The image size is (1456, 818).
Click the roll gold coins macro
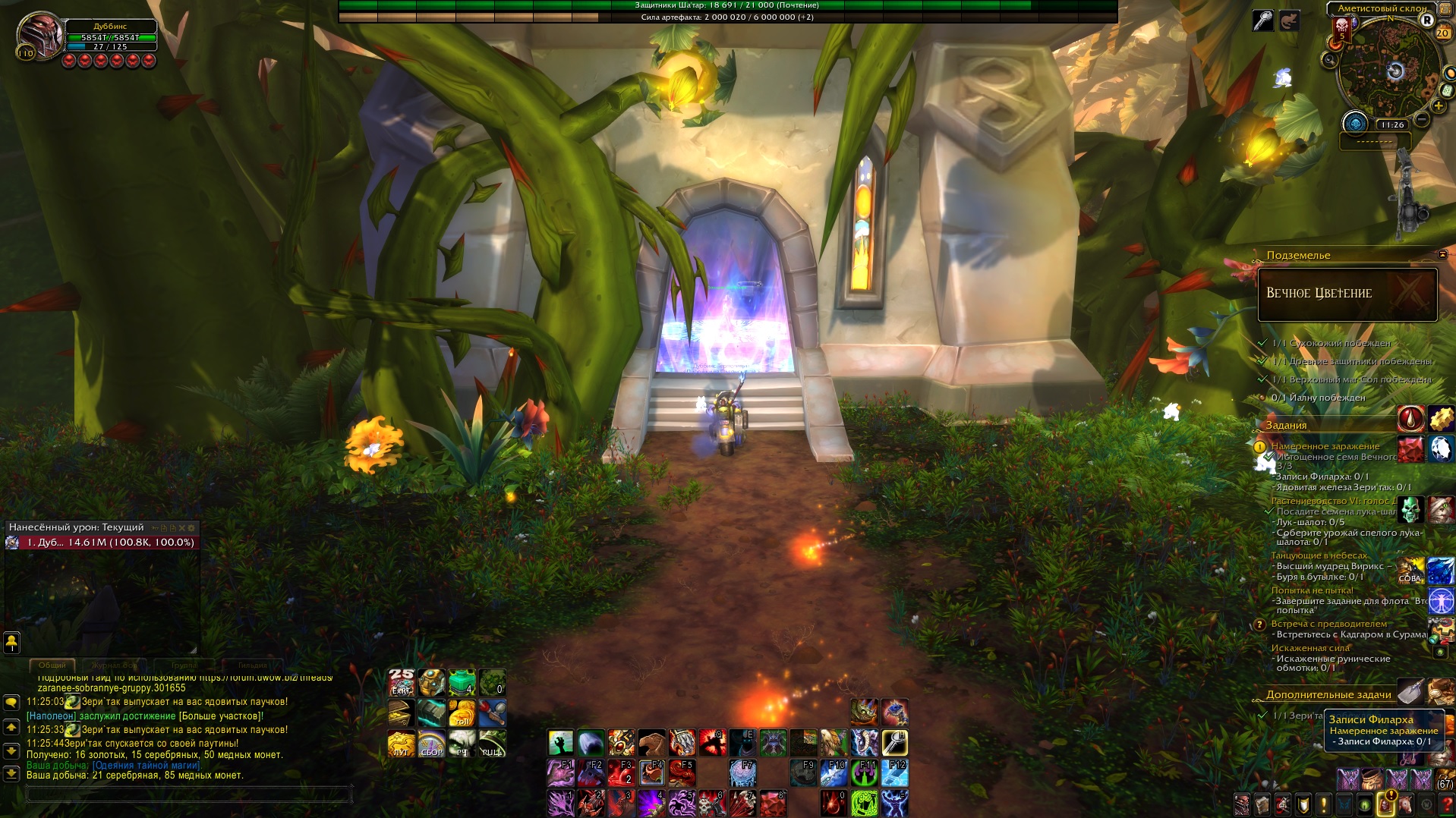[x=462, y=713]
